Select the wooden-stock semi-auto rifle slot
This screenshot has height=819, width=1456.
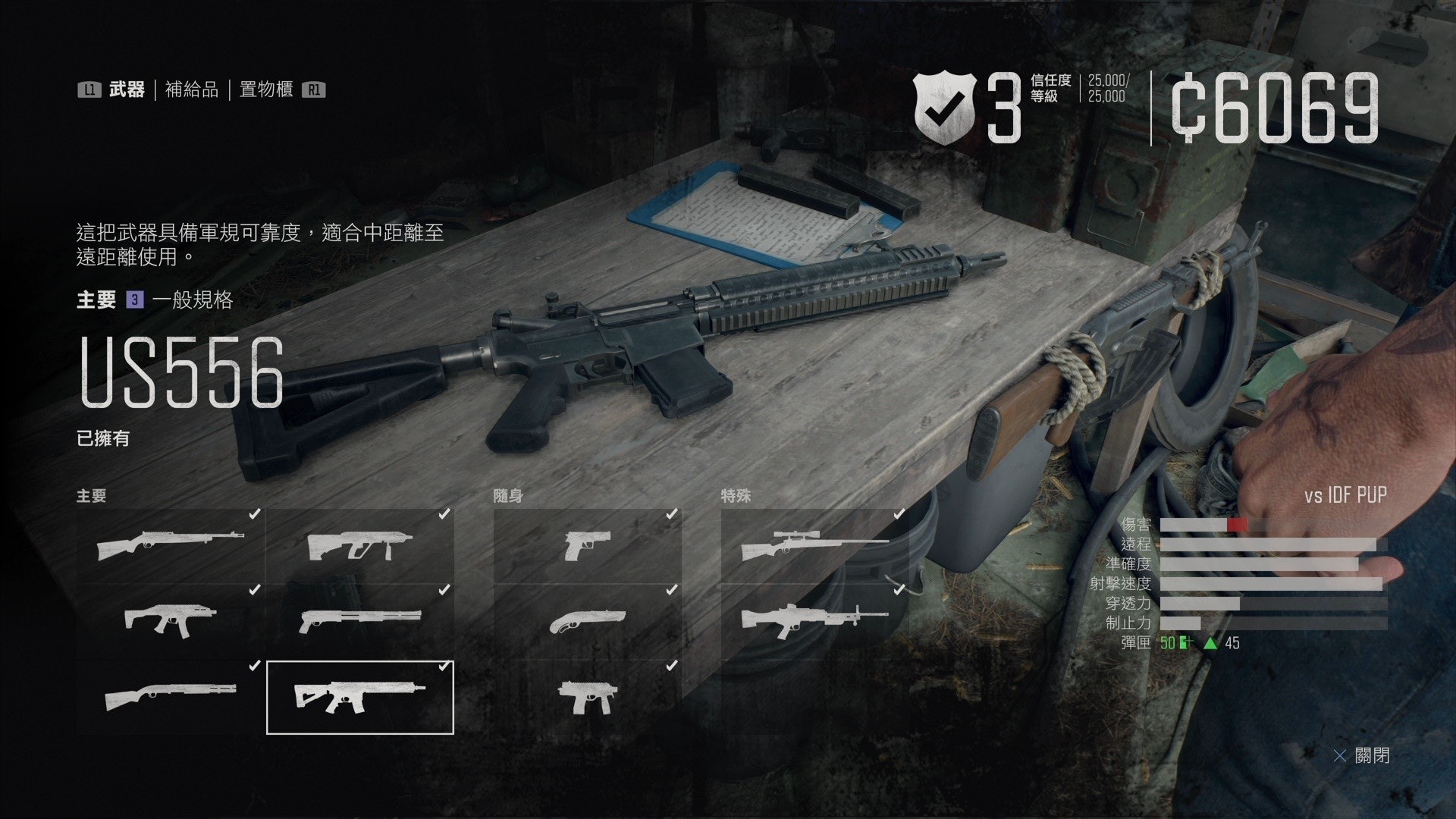(171, 546)
